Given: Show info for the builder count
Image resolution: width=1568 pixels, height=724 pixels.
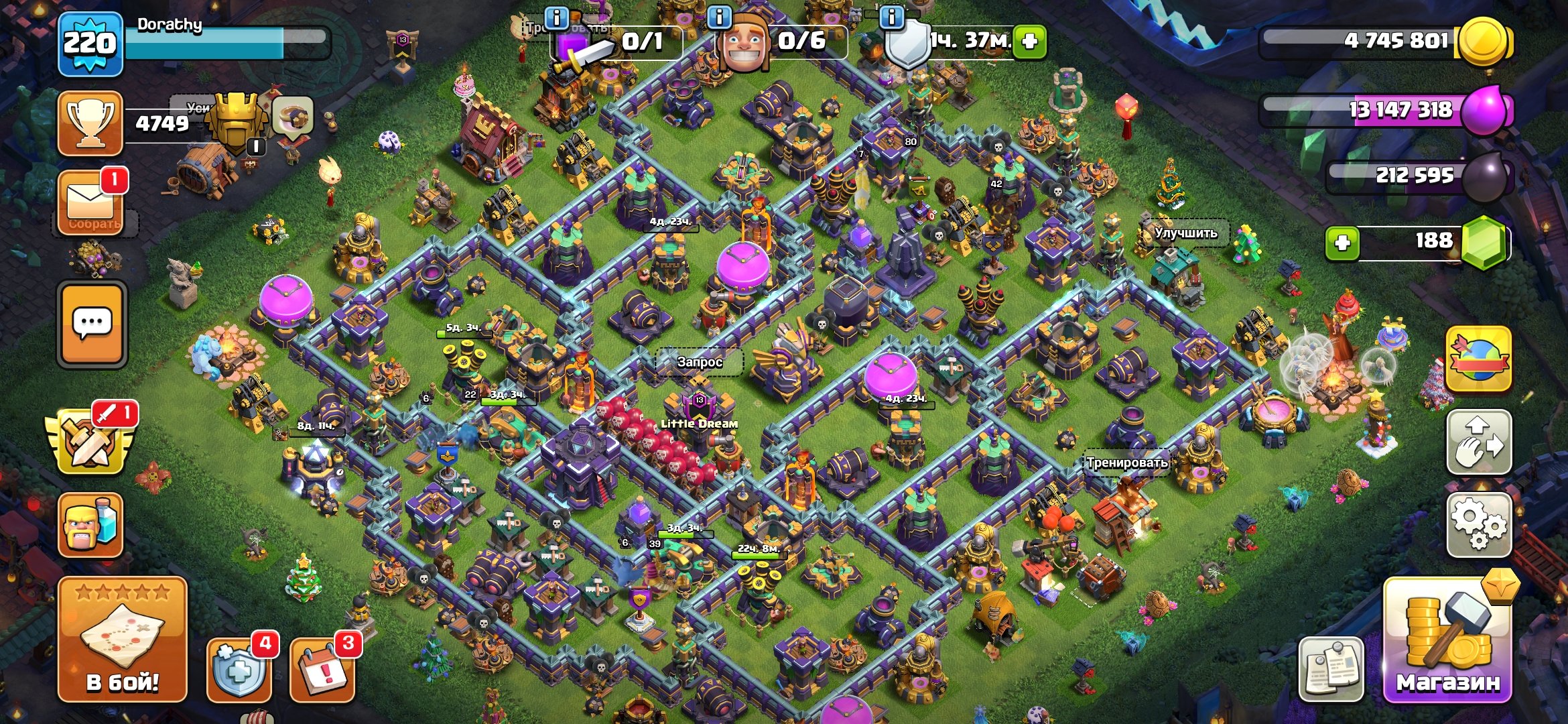Looking at the screenshot, I should [720, 17].
